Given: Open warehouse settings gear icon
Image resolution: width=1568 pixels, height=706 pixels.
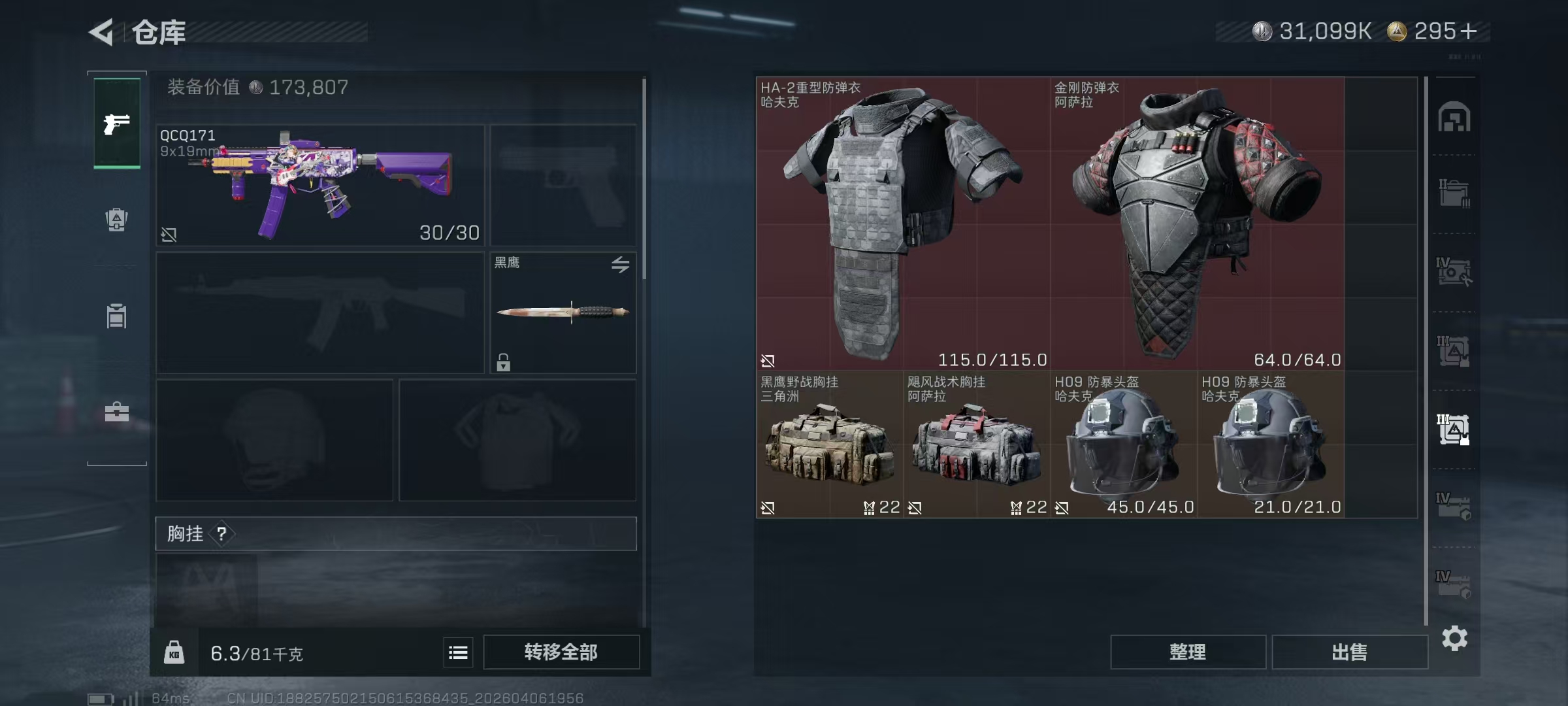Looking at the screenshot, I should [1454, 638].
